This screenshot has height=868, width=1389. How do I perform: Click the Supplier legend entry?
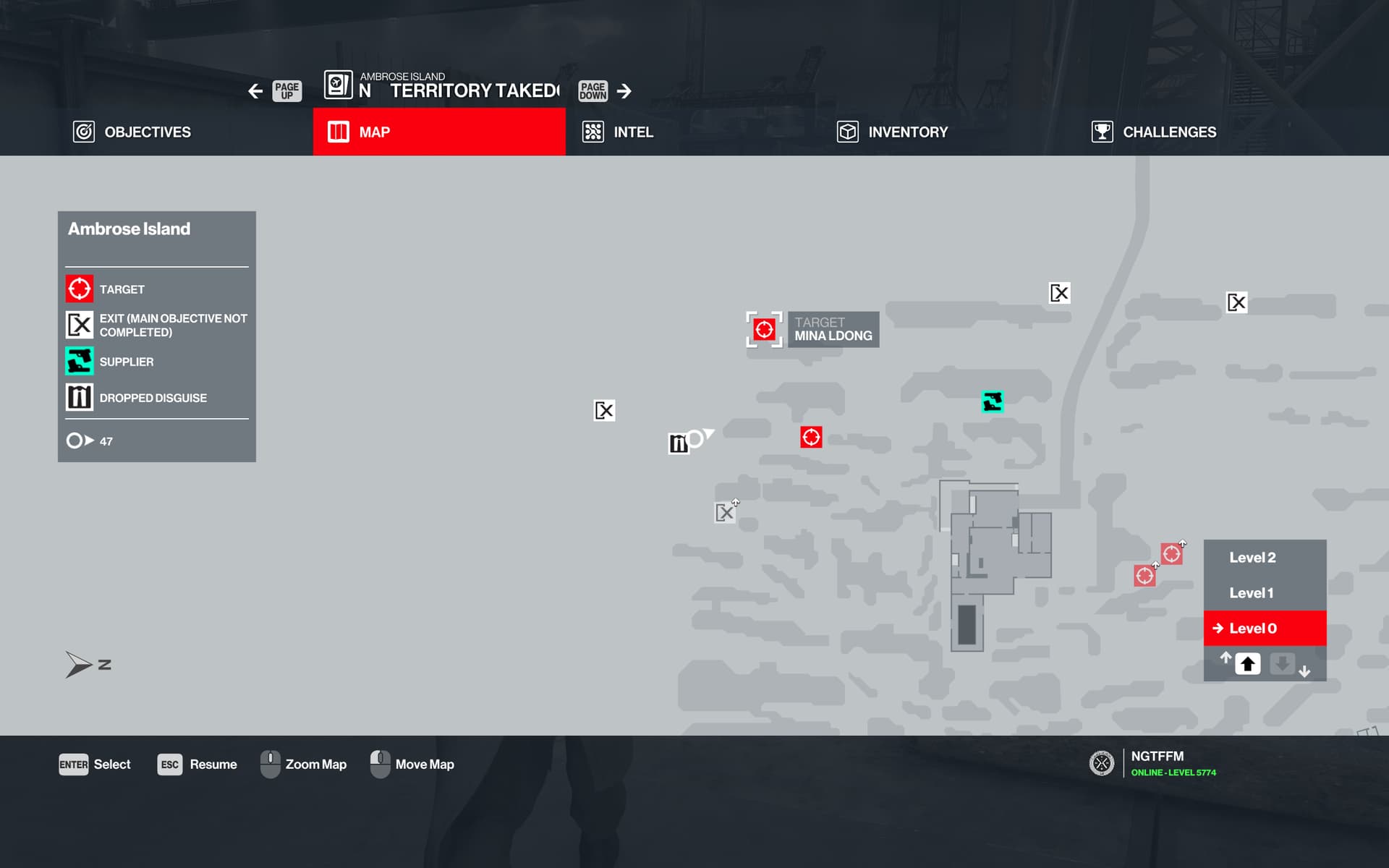[x=126, y=362]
